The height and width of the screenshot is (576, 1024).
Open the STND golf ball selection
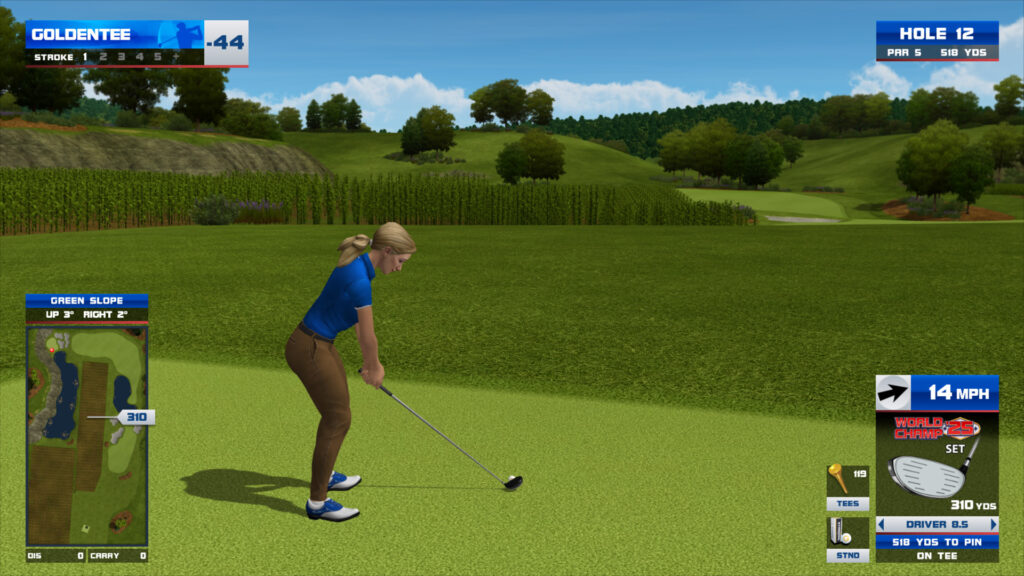click(847, 539)
